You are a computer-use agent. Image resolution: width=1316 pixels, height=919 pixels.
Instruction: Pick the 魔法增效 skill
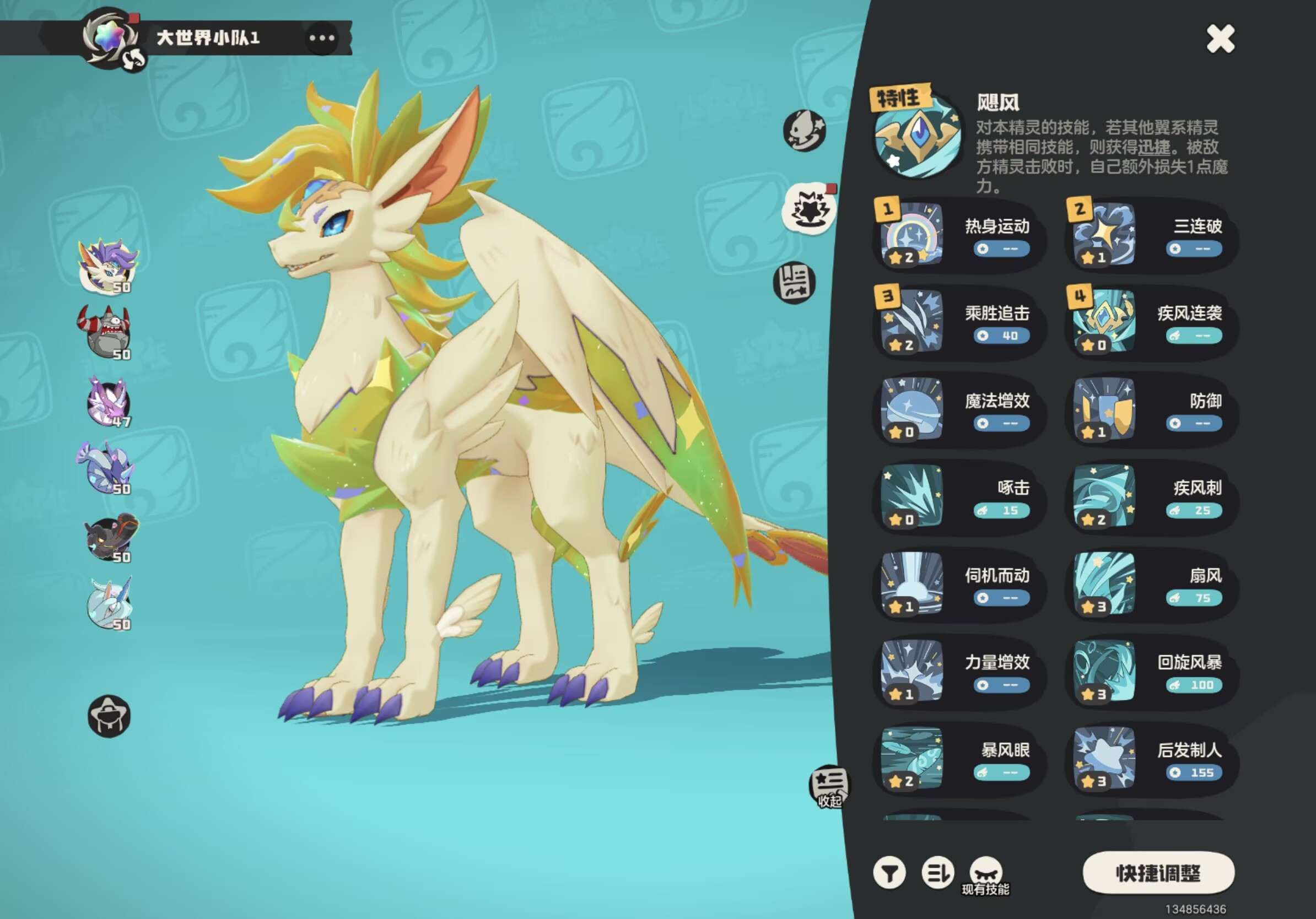click(x=958, y=410)
